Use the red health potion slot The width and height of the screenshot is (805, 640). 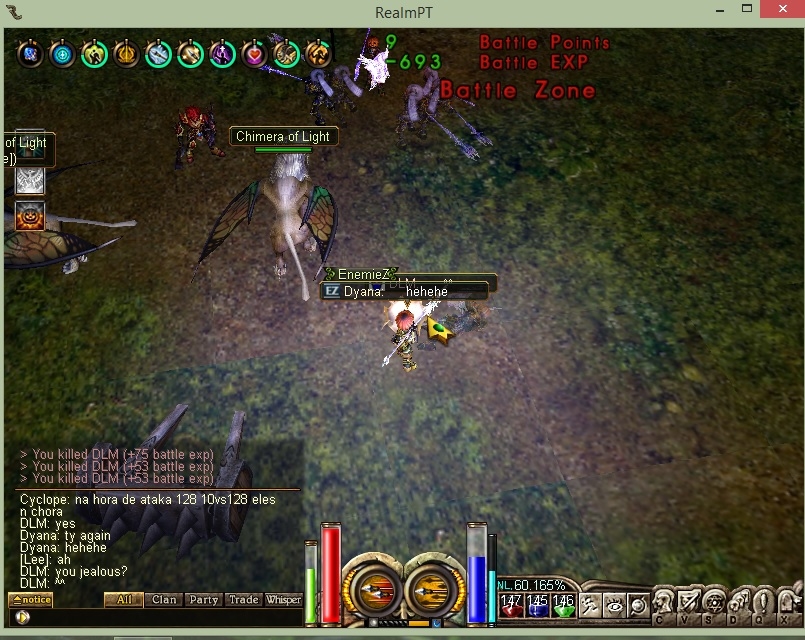click(x=511, y=605)
